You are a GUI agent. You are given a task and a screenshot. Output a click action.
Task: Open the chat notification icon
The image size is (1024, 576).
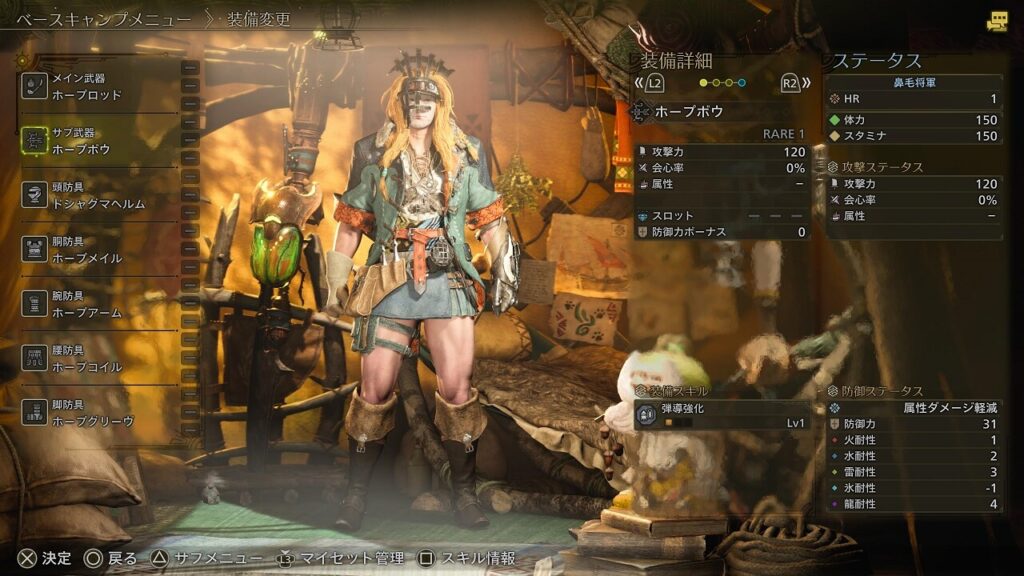coord(997,21)
